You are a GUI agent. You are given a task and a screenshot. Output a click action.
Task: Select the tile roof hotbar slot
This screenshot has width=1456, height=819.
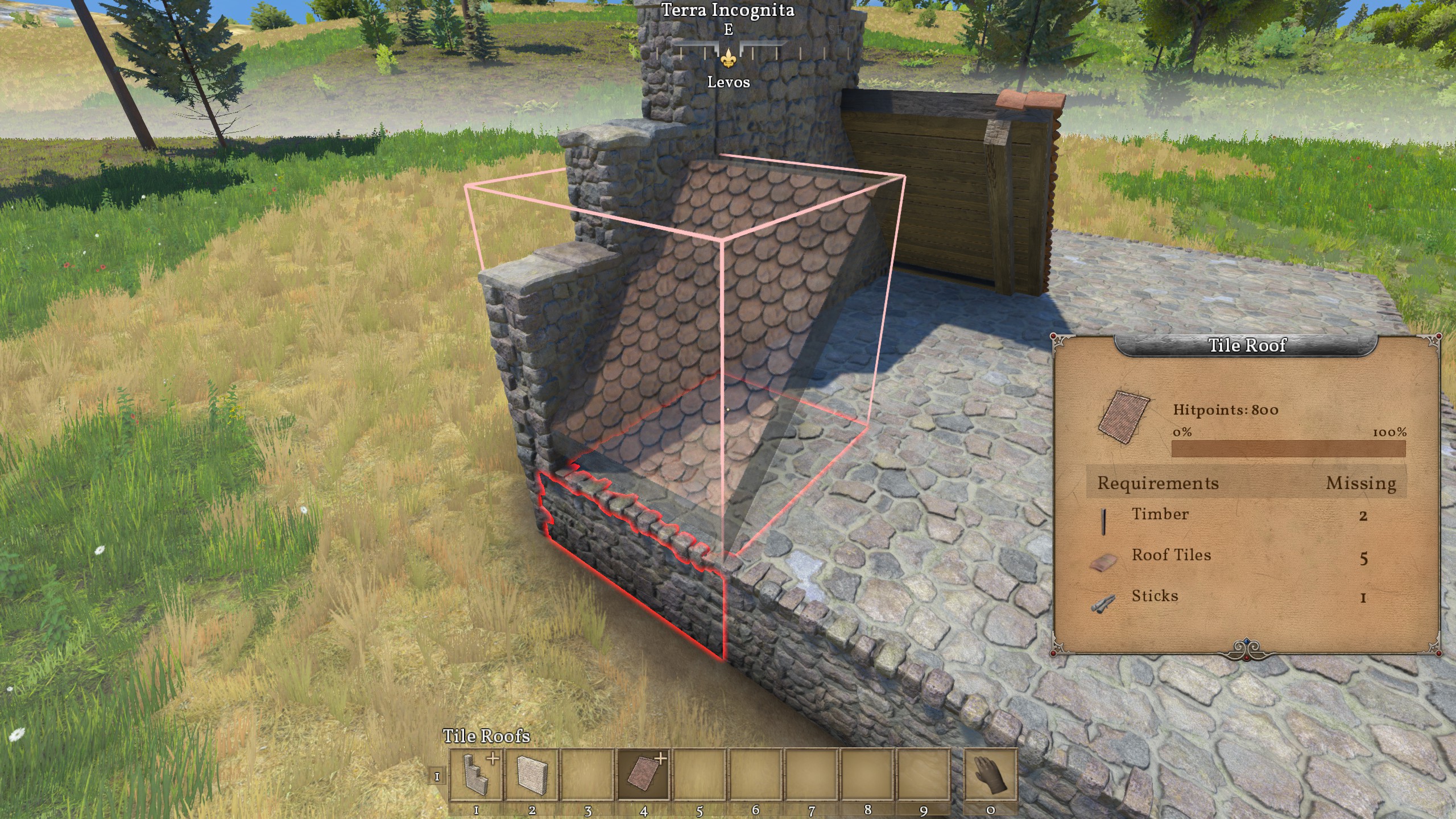(x=644, y=774)
